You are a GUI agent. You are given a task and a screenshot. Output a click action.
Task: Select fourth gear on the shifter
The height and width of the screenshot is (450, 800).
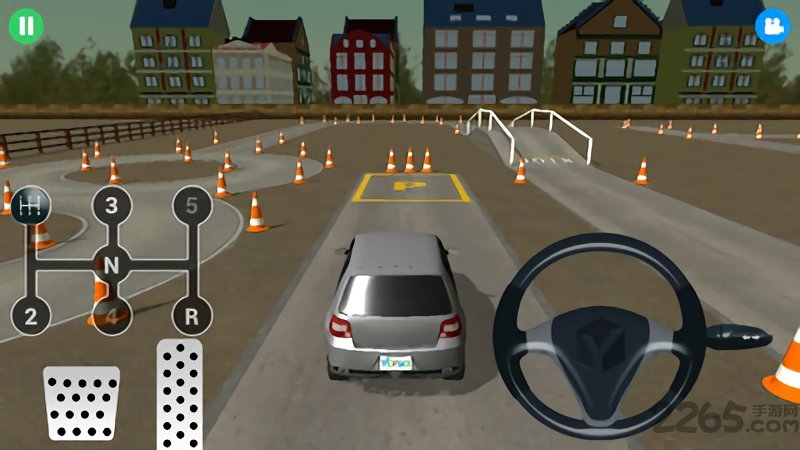point(112,317)
